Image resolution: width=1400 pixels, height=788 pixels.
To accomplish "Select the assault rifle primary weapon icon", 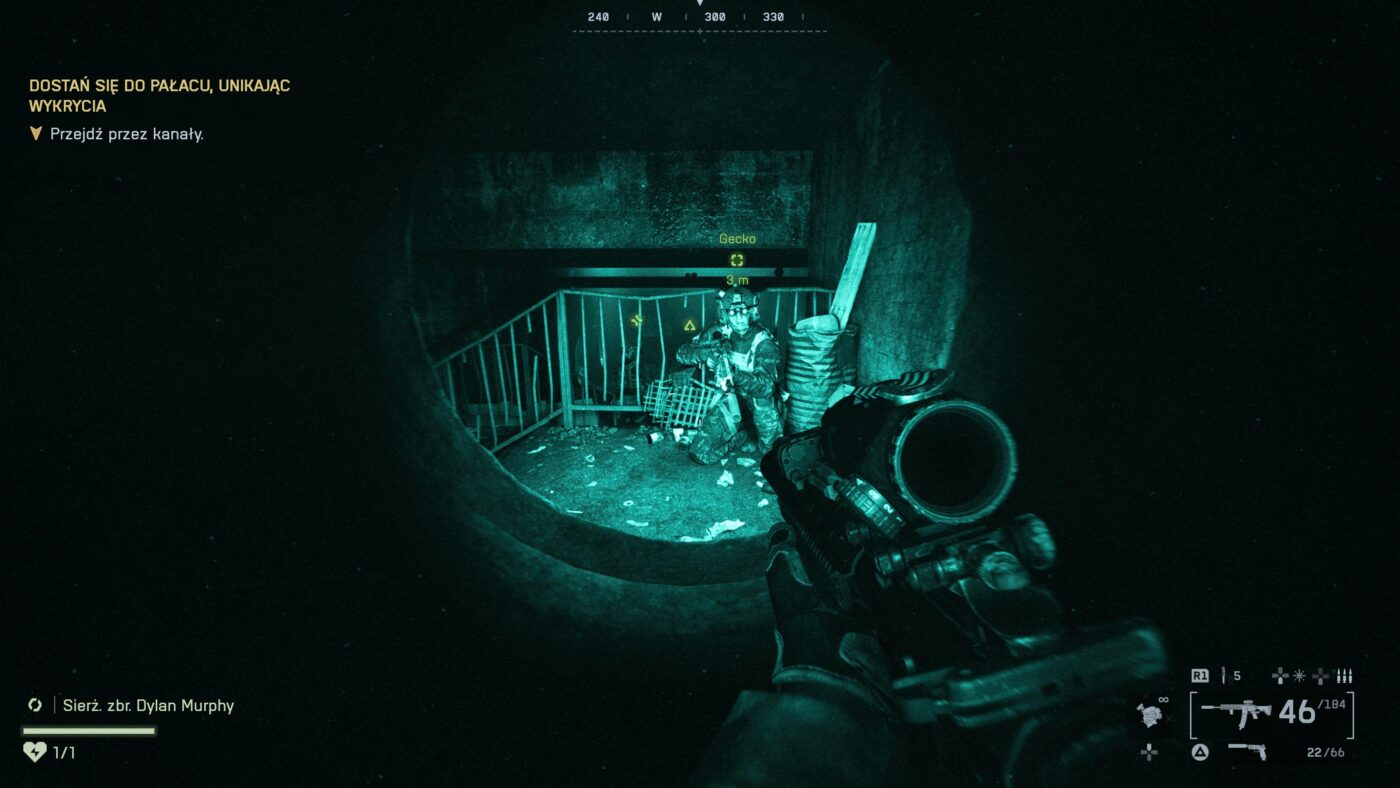I will 1235,712.
